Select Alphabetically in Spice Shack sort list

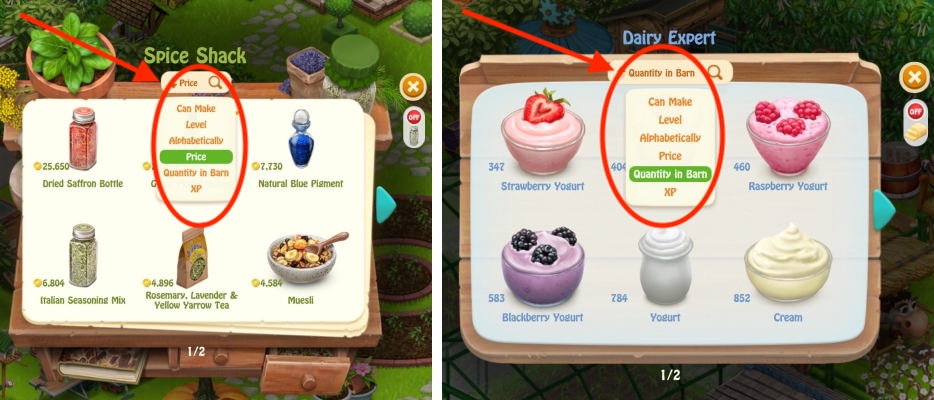(196, 140)
